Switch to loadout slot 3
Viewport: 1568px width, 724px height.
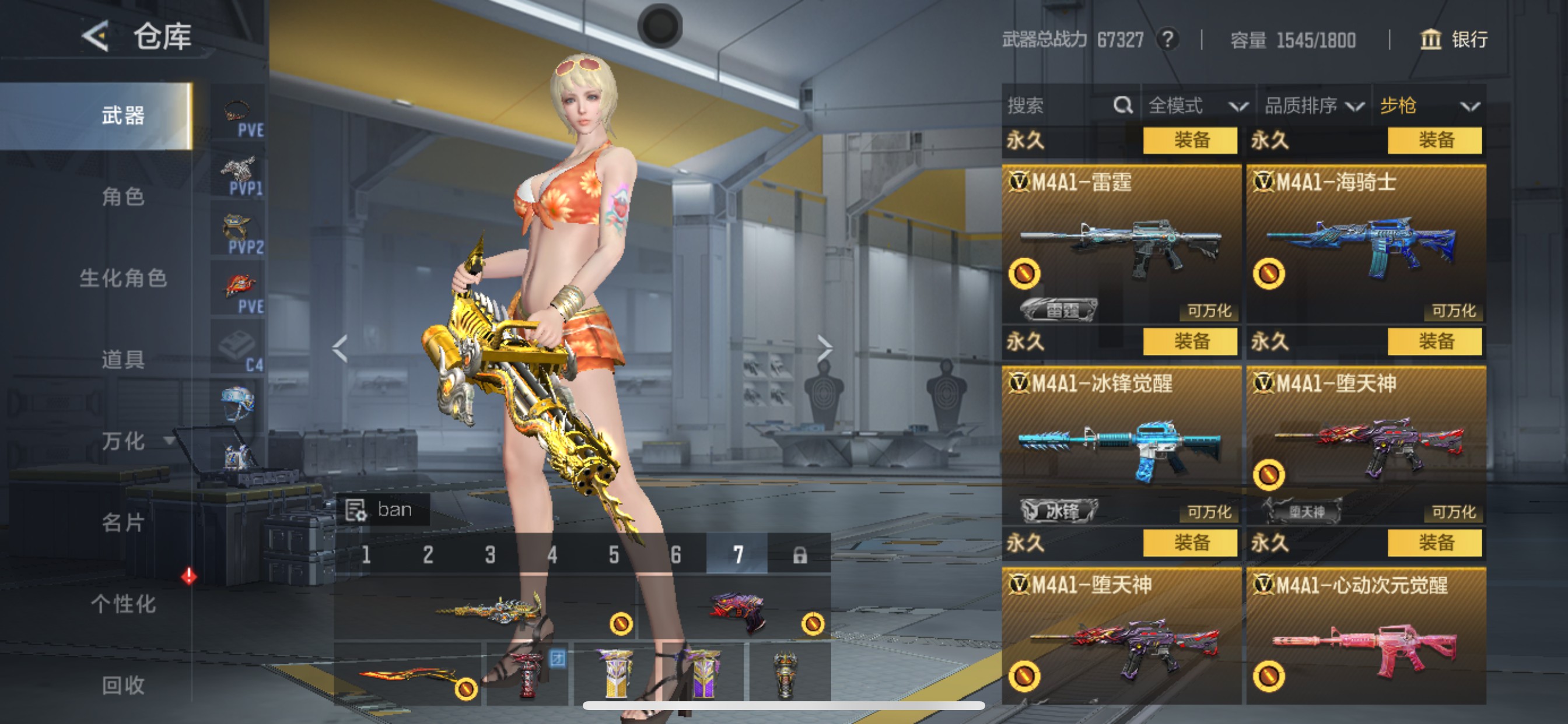[490, 555]
